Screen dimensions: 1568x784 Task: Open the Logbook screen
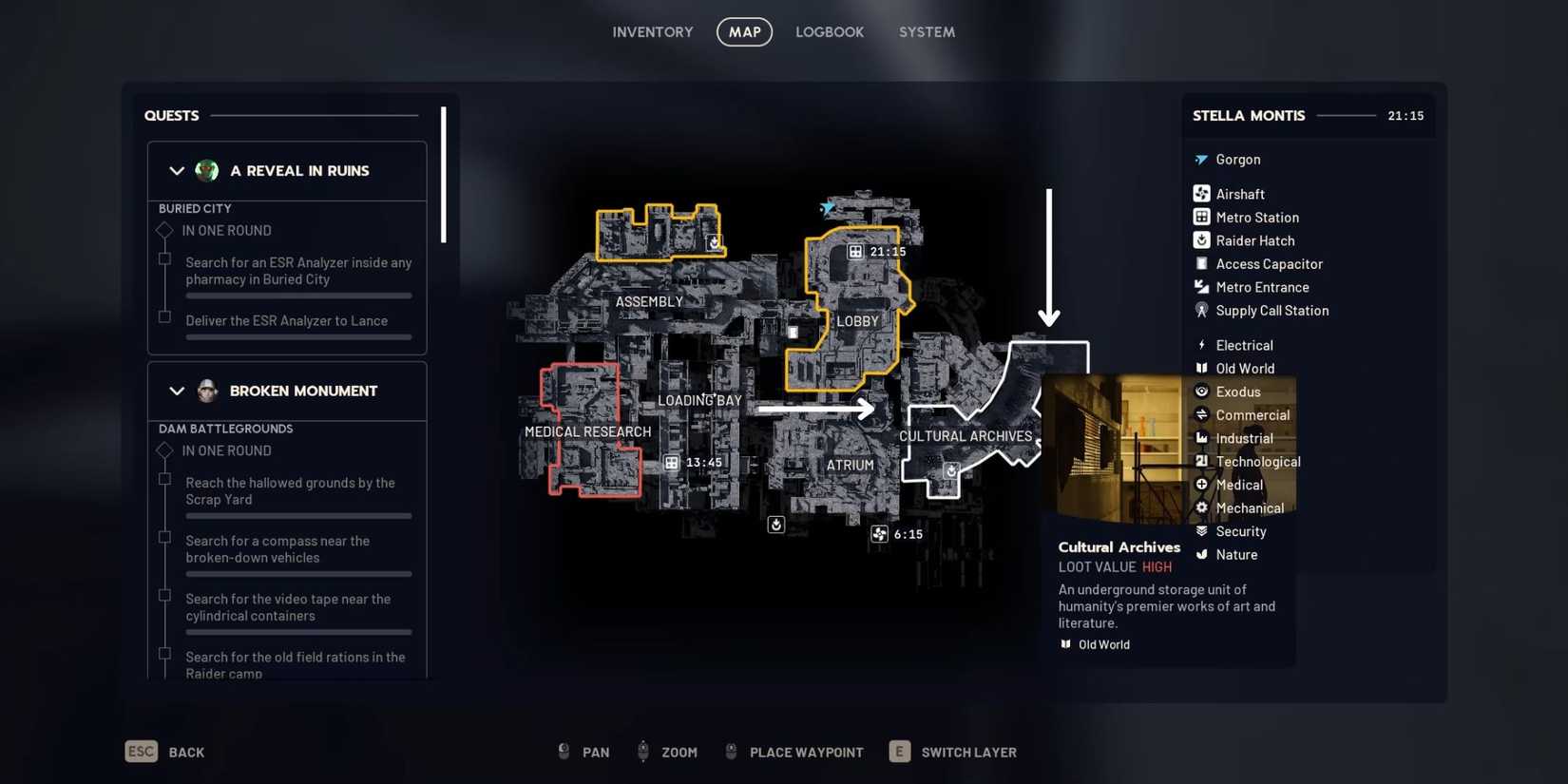tap(830, 31)
